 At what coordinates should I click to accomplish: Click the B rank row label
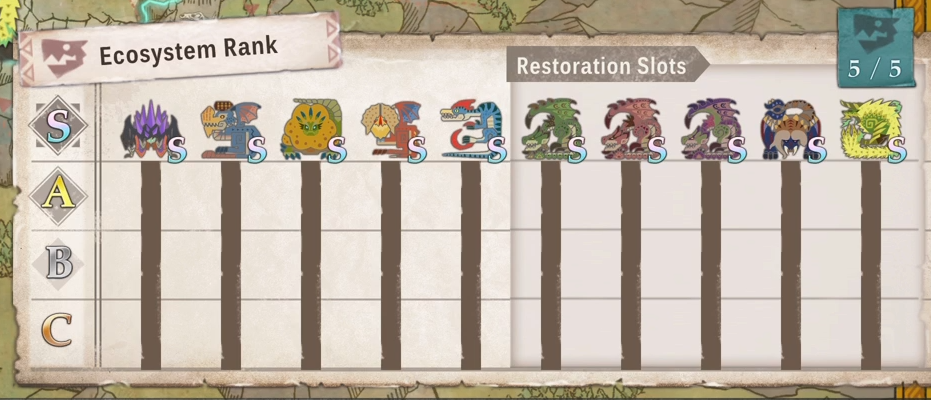[58, 263]
